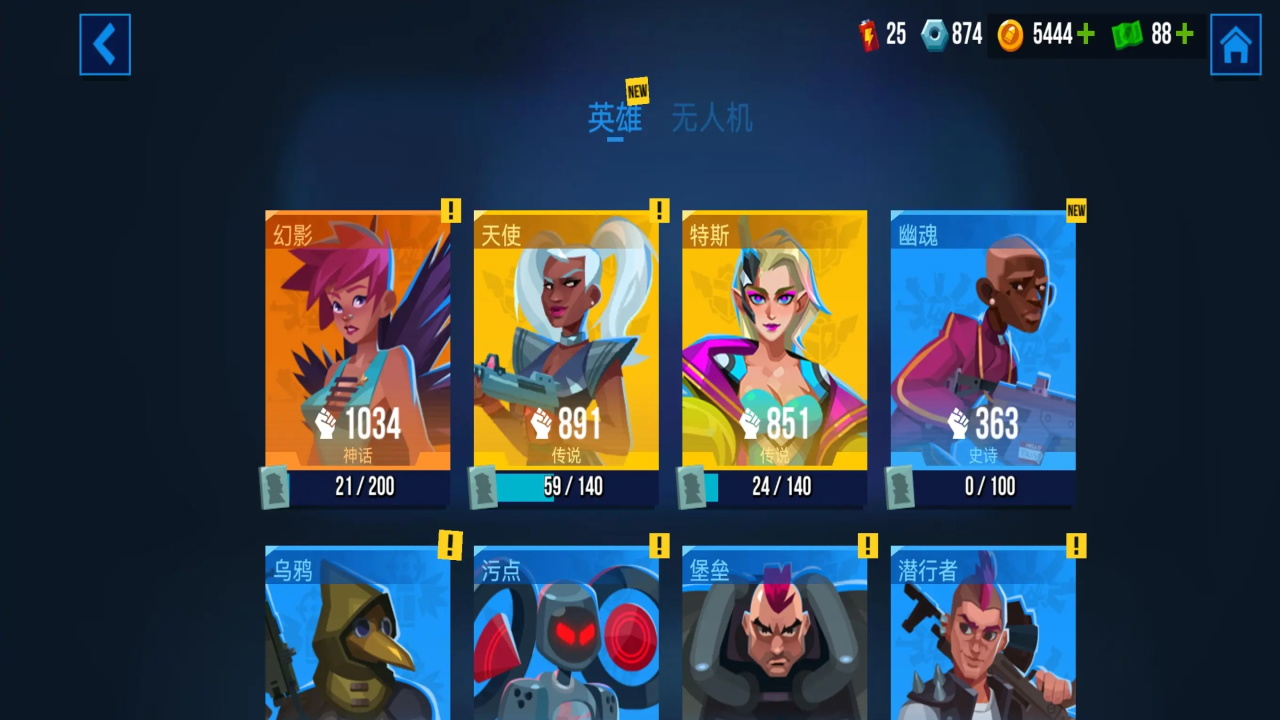
Task: Choose the 天使 hero card
Action: pyautogui.click(x=566, y=340)
